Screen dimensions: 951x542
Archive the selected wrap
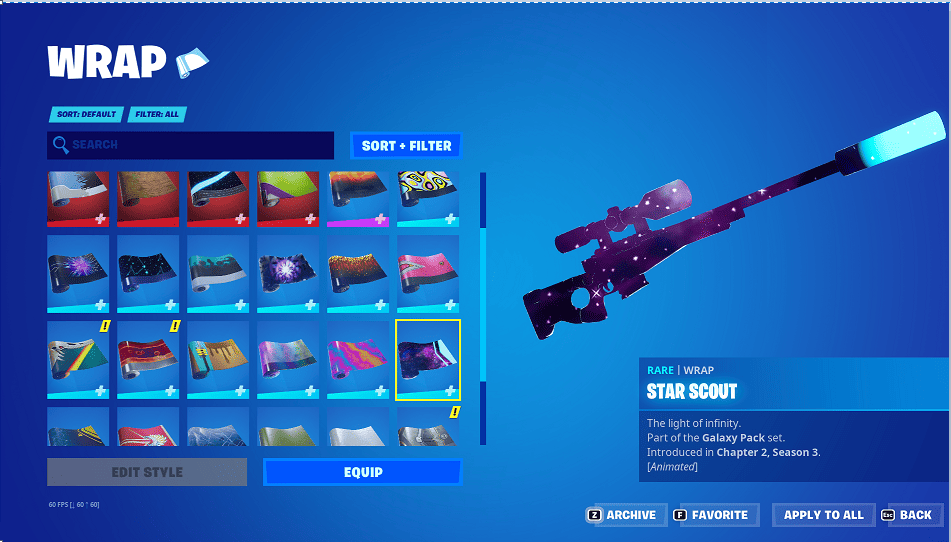coord(624,515)
